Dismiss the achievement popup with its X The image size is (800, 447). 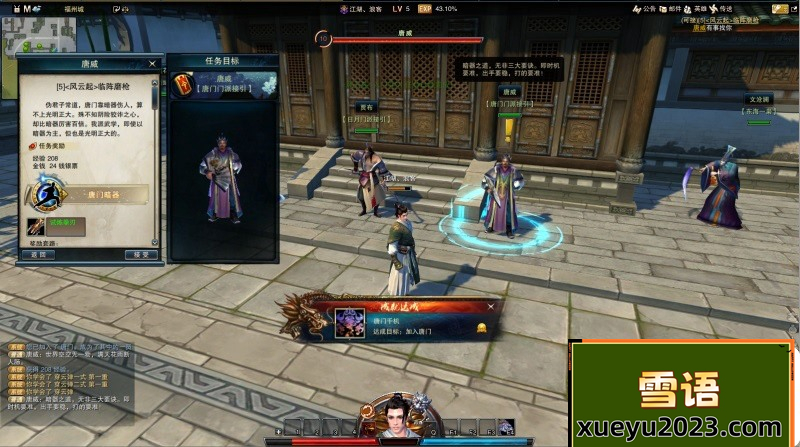click(491, 307)
